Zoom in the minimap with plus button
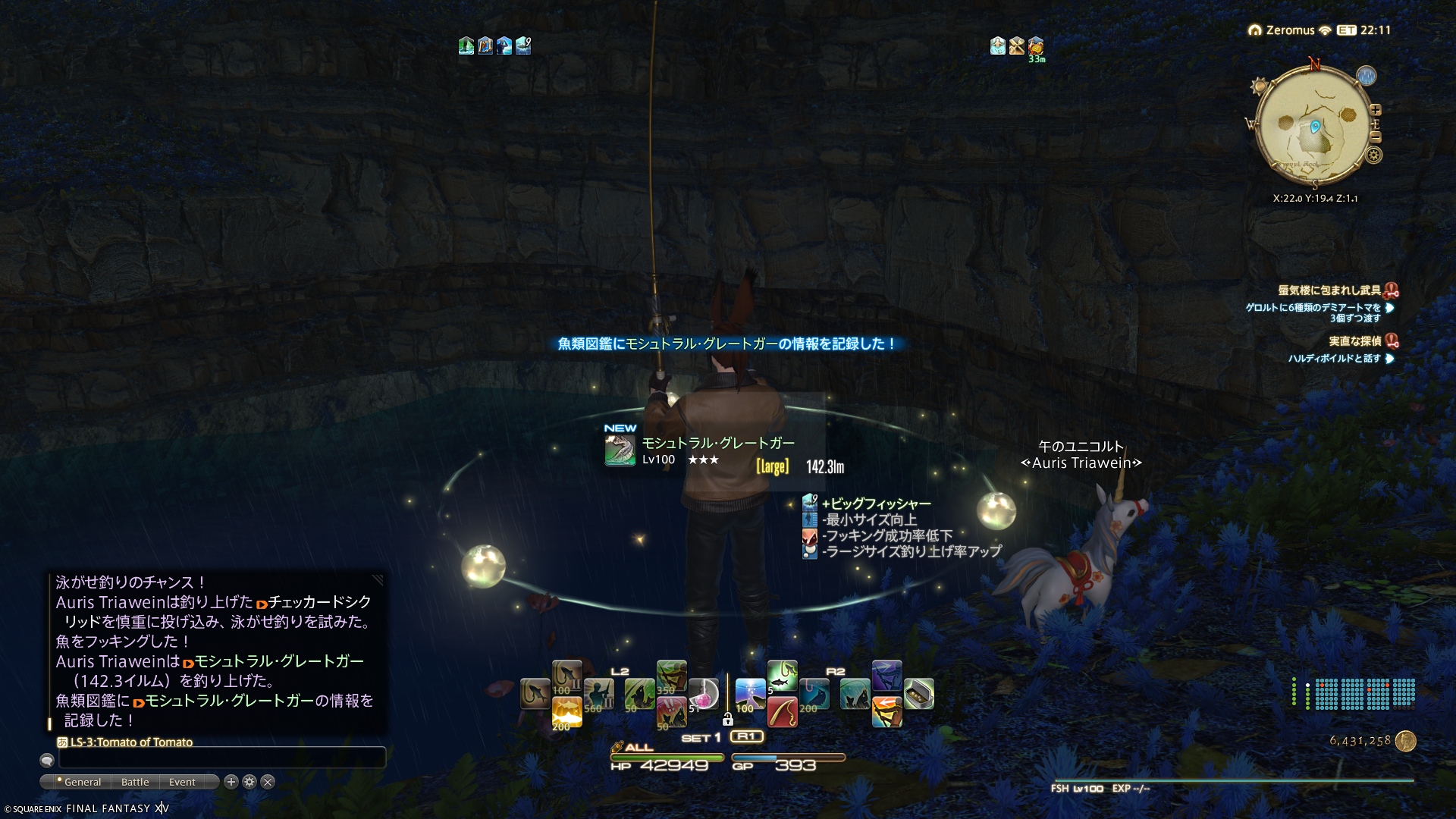Image resolution: width=1456 pixels, height=819 pixels. coord(1376,110)
